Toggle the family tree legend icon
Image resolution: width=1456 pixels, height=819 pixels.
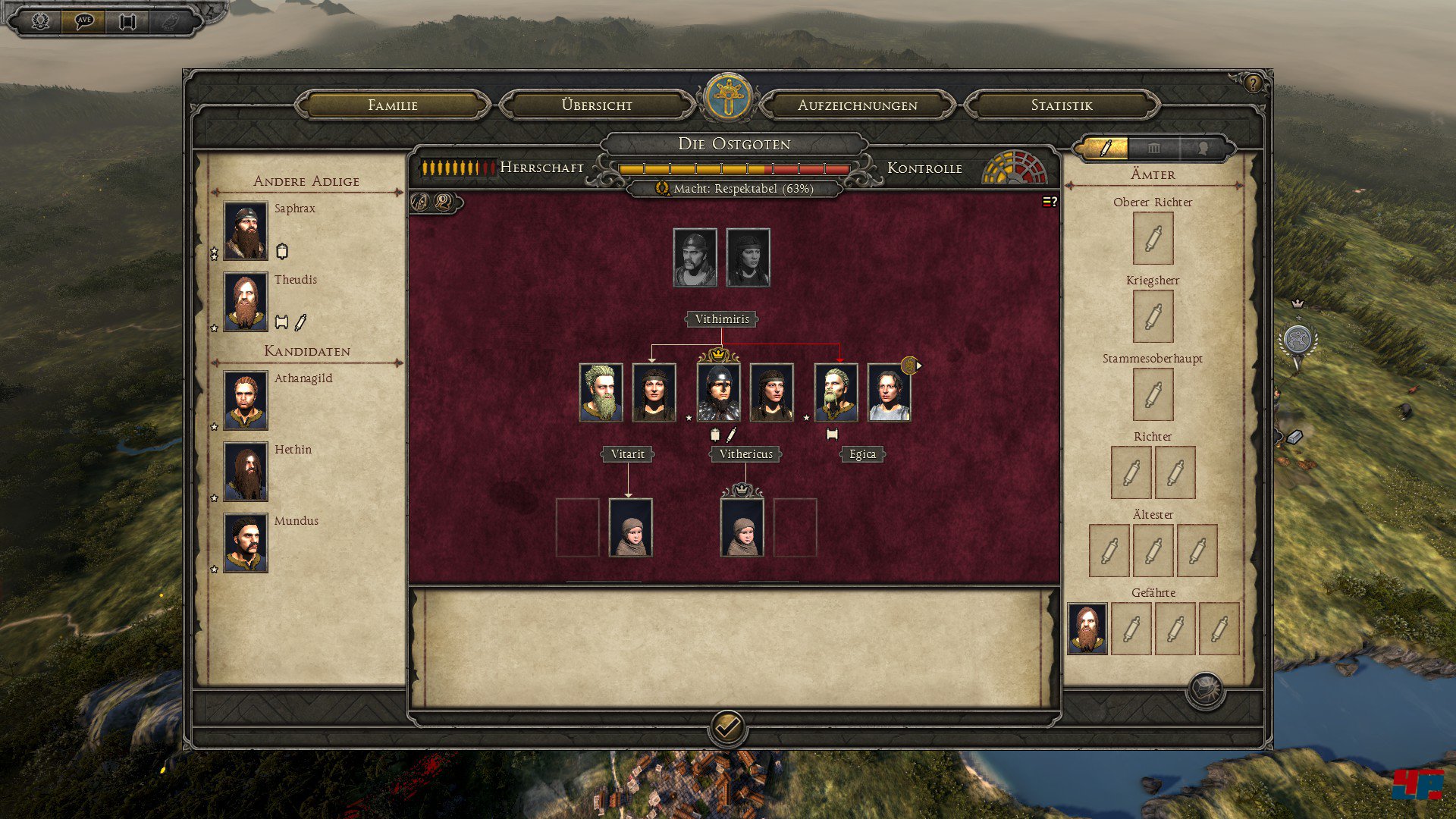click(1050, 202)
